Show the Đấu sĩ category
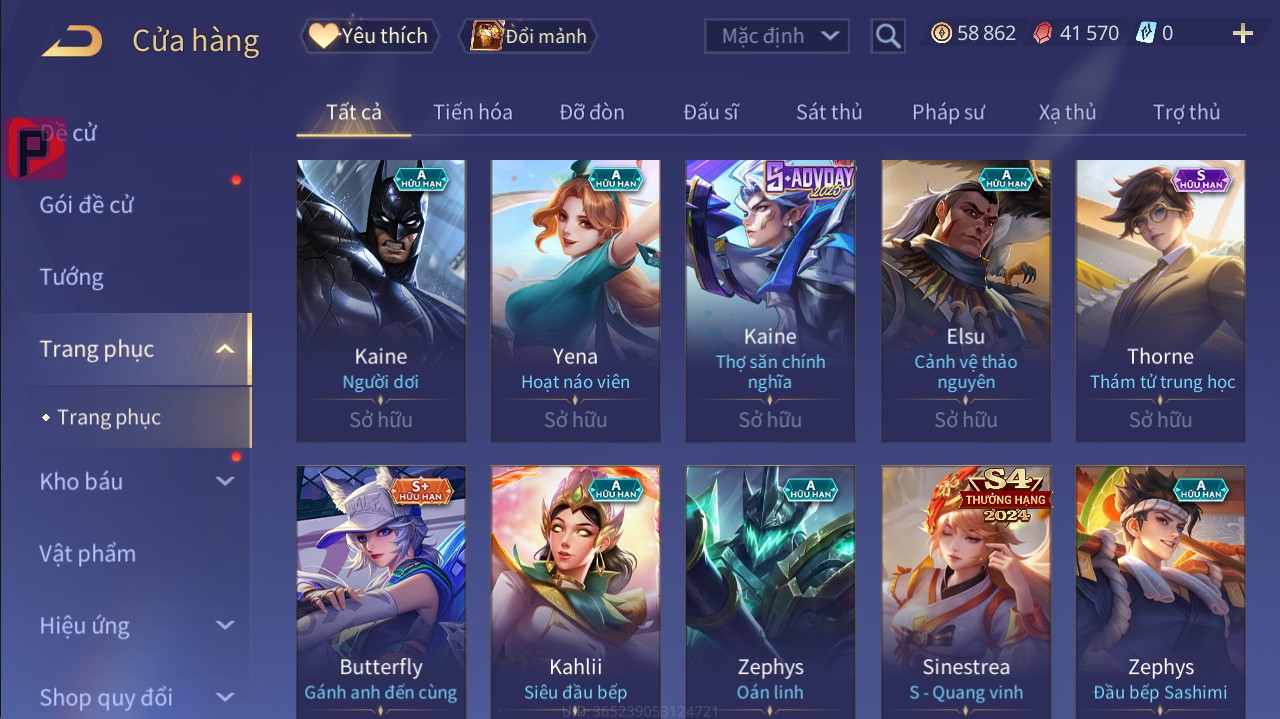 point(711,112)
